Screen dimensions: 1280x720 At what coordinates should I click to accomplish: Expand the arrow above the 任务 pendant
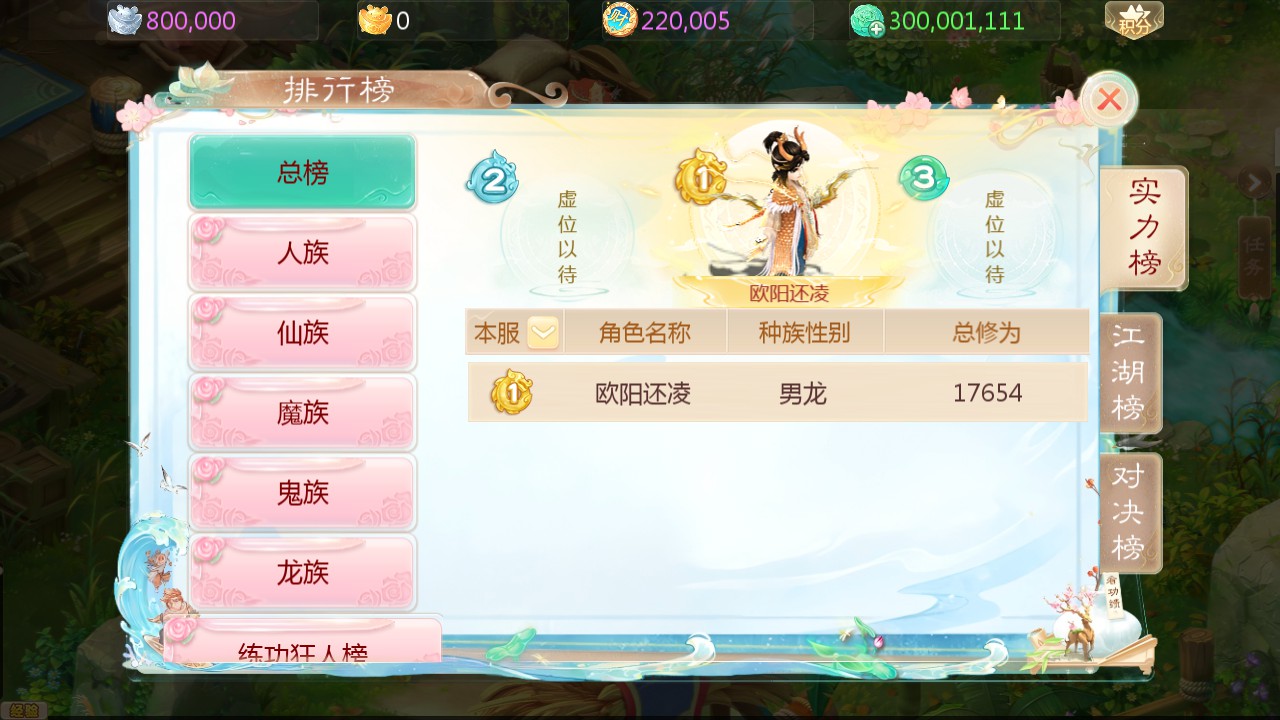(1257, 183)
